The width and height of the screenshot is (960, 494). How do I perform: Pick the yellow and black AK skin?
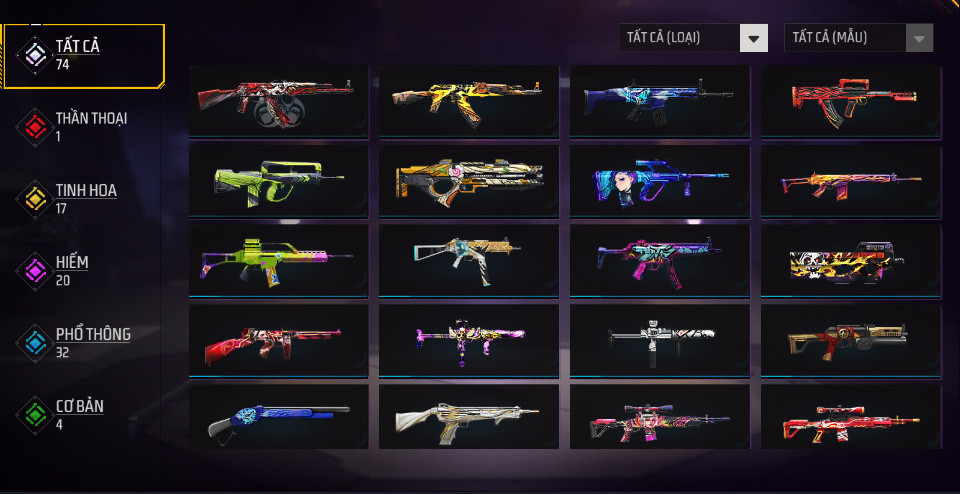pos(469,99)
